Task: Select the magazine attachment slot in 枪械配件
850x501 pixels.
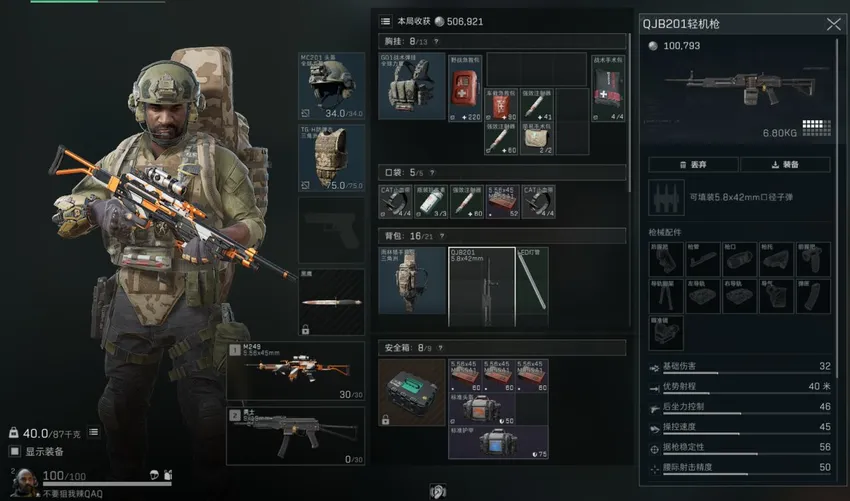Action: (x=813, y=294)
